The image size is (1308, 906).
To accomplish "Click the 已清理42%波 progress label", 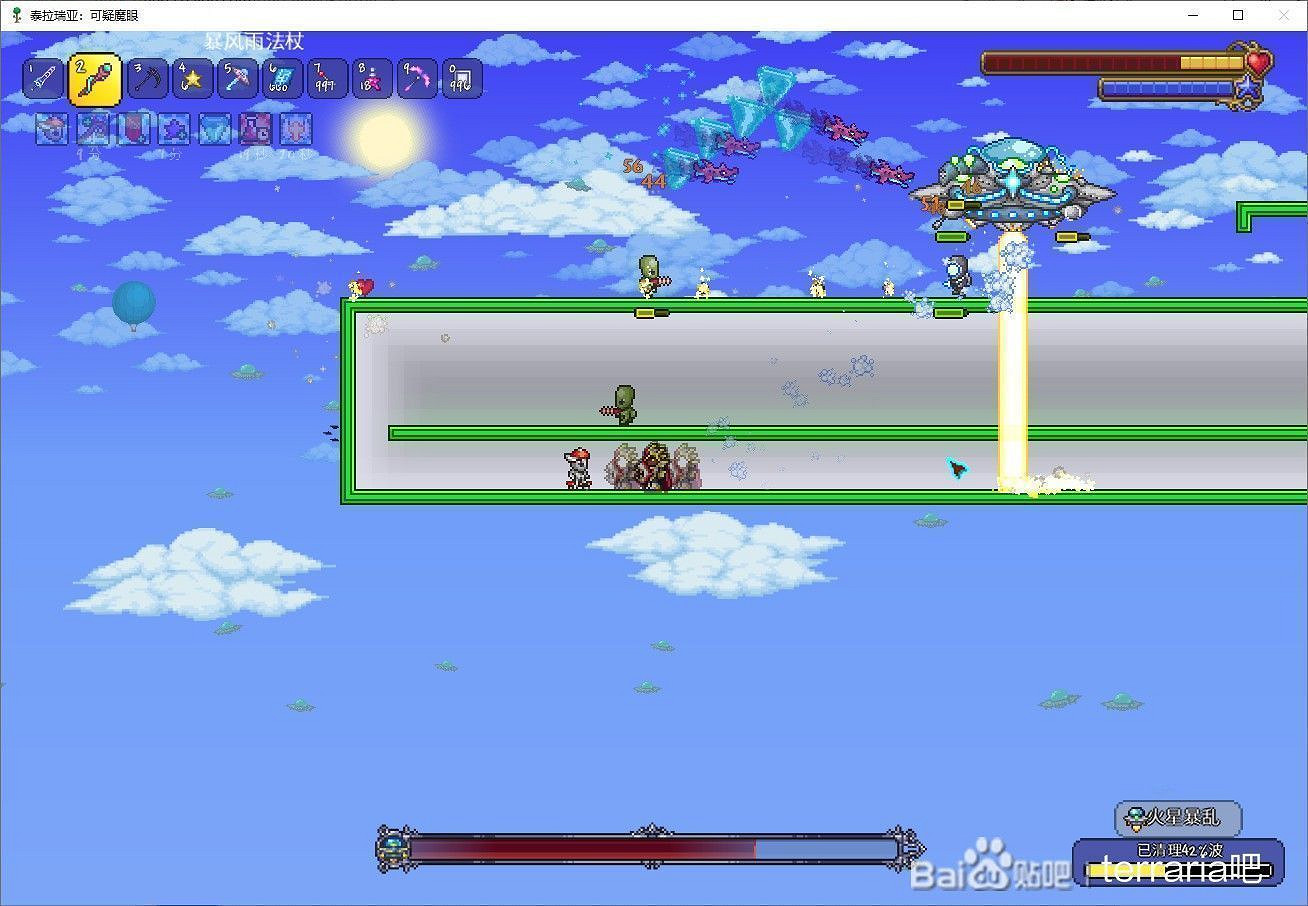I will [1180, 849].
